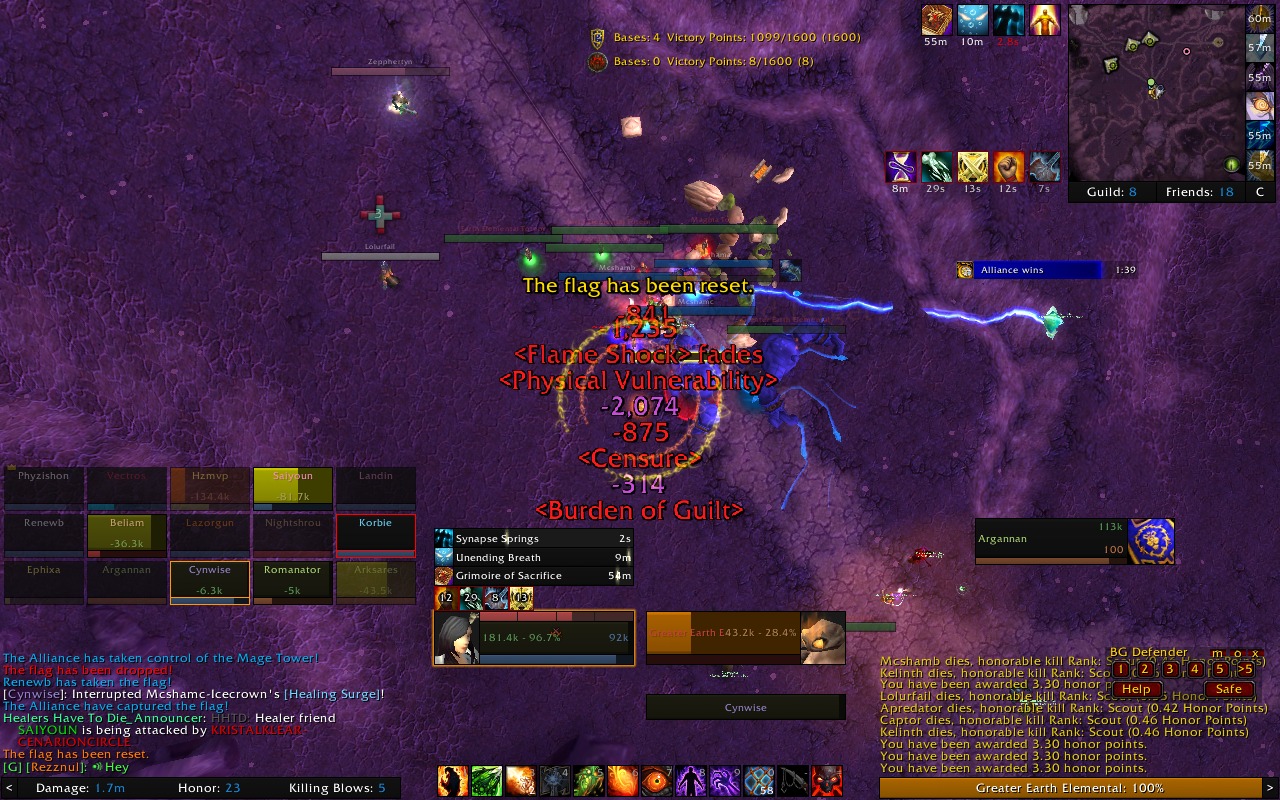This screenshot has height=800, width=1280.
Task: Activate the orange eye ability
Action: click(657, 781)
